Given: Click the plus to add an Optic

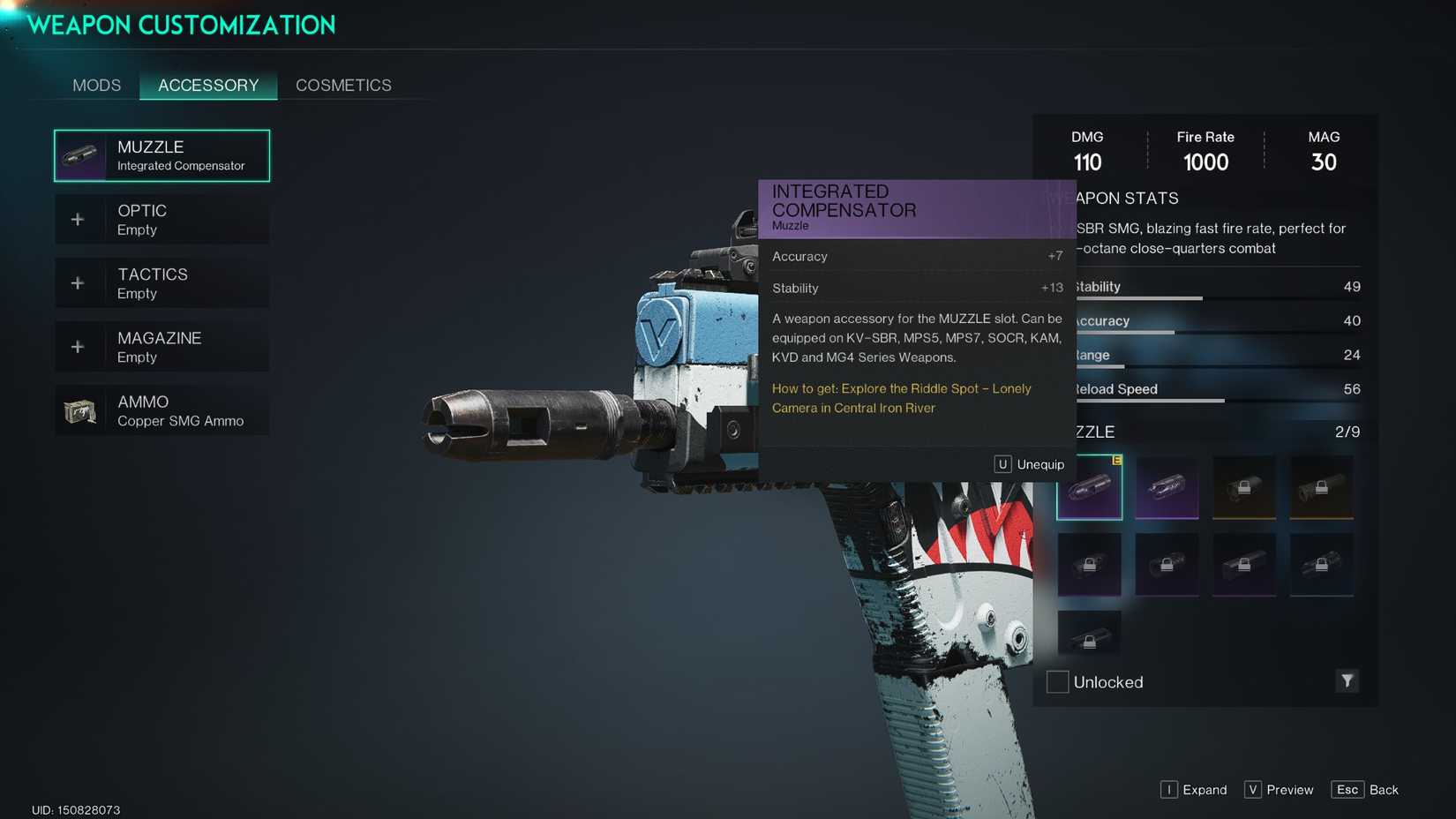Looking at the screenshot, I should click(x=79, y=218).
